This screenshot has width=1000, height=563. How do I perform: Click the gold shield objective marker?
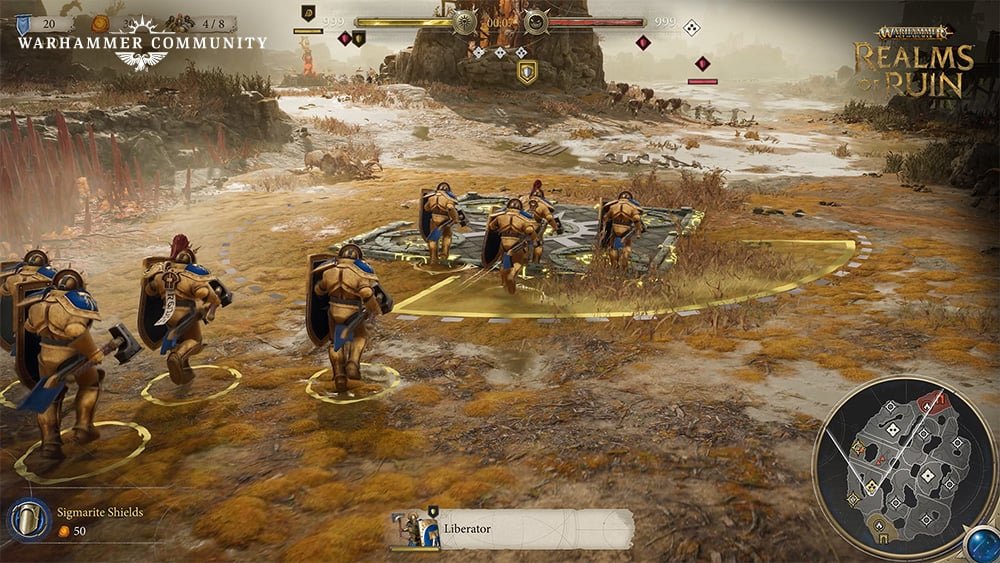527,71
